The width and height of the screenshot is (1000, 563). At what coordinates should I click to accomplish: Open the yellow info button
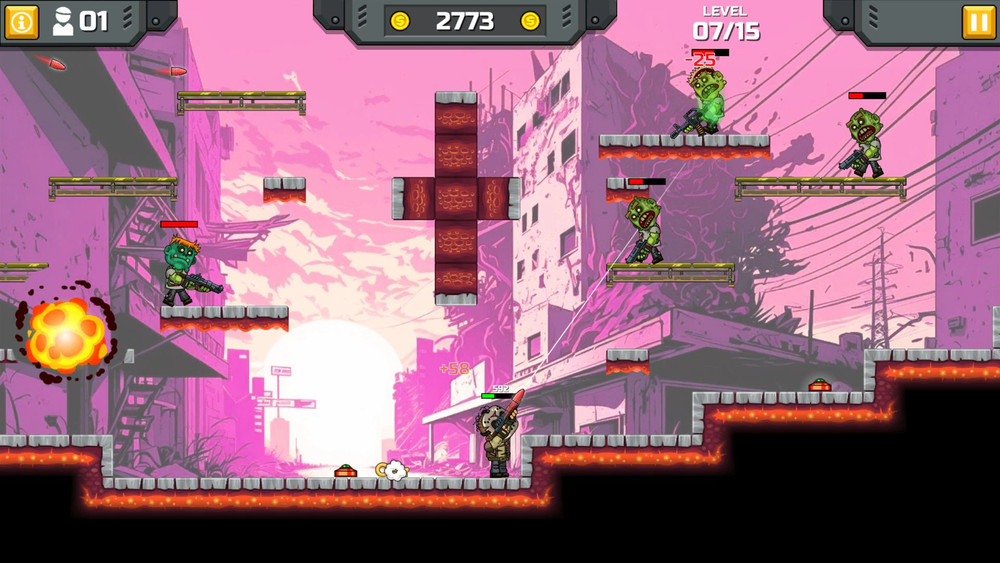(21, 21)
